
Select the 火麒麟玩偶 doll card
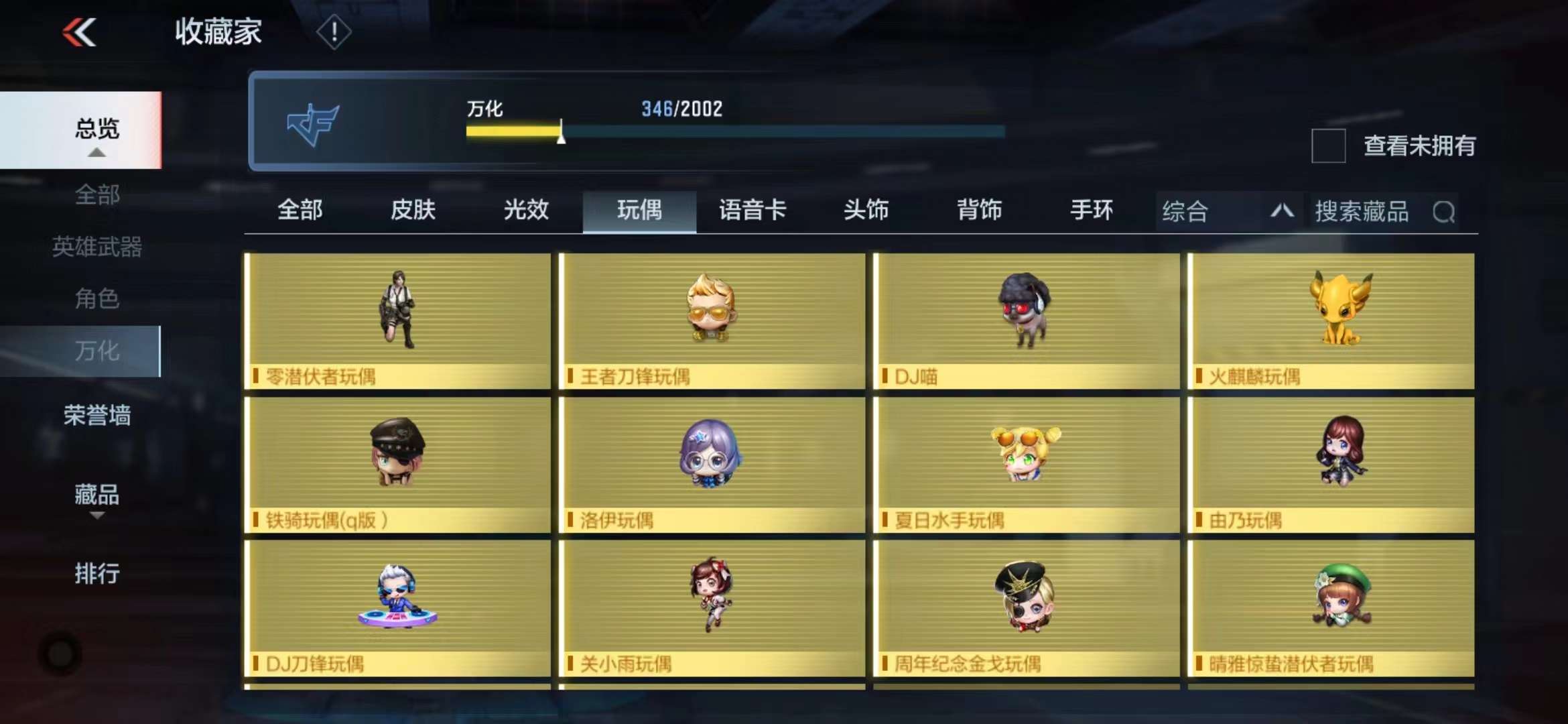[x=1331, y=320]
